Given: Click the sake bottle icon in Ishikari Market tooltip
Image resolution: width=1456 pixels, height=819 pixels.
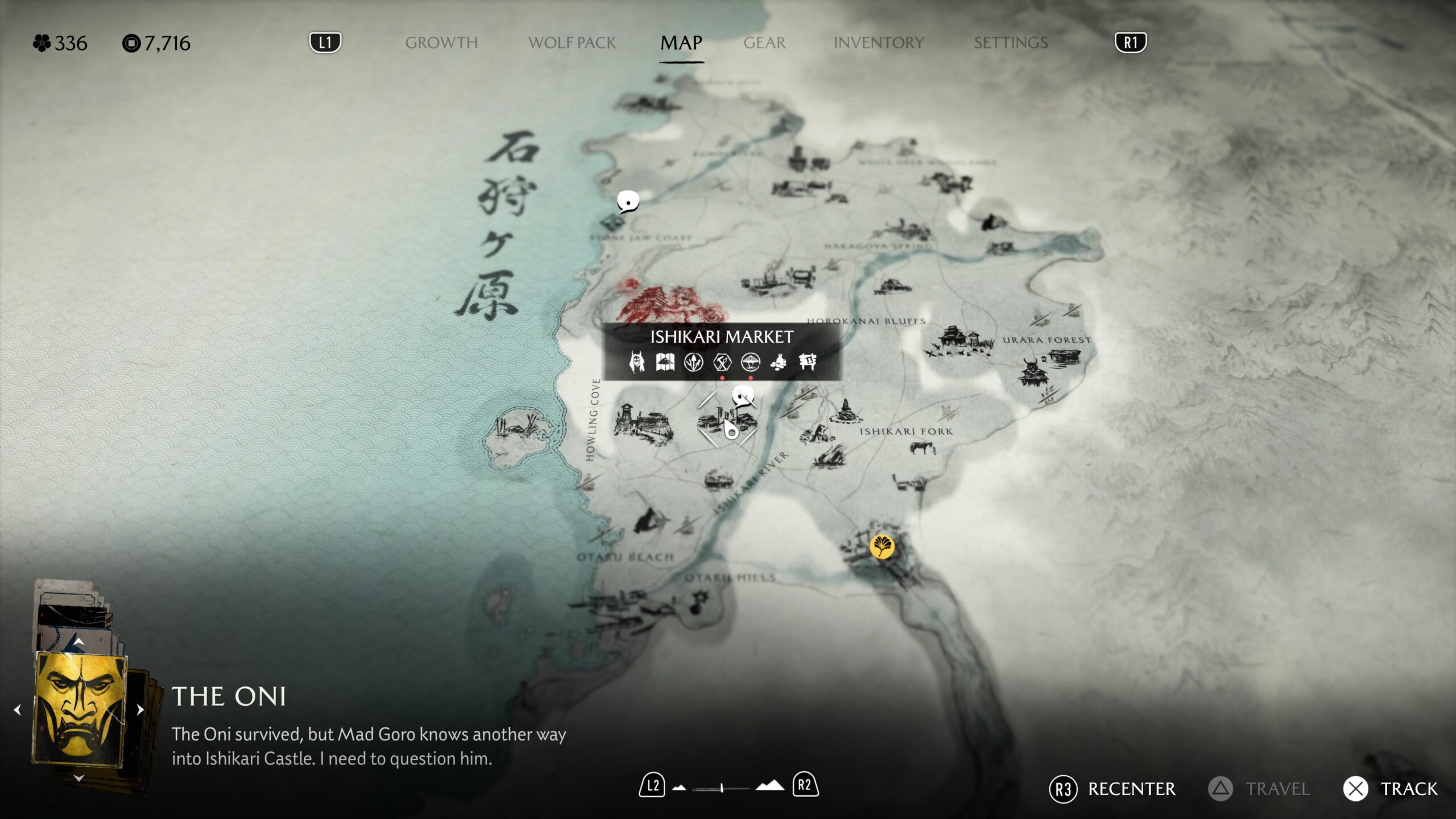Looking at the screenshot, I should (x=779, y=362).
